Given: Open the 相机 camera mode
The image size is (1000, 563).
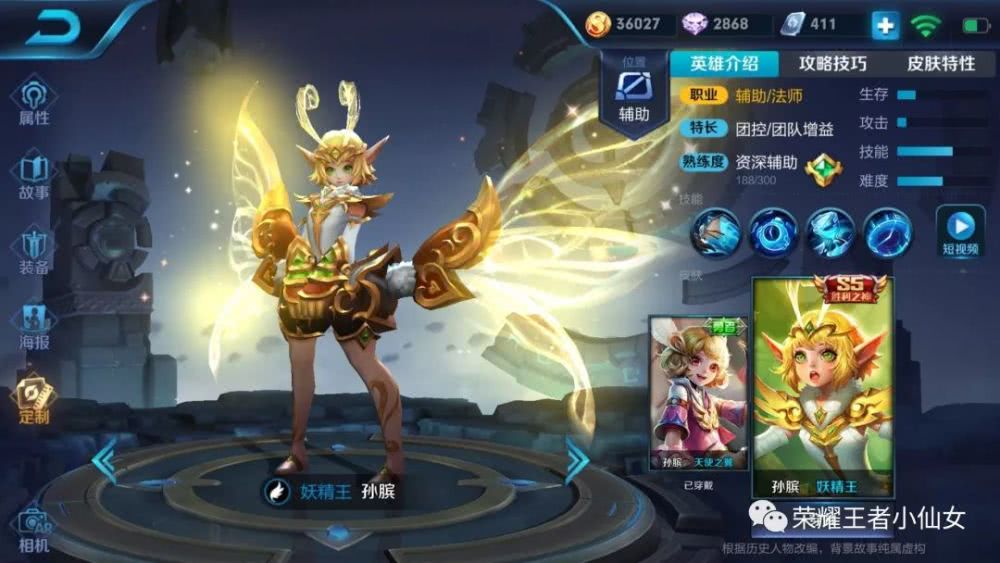Looking at the screenshot, I should 33,529.
